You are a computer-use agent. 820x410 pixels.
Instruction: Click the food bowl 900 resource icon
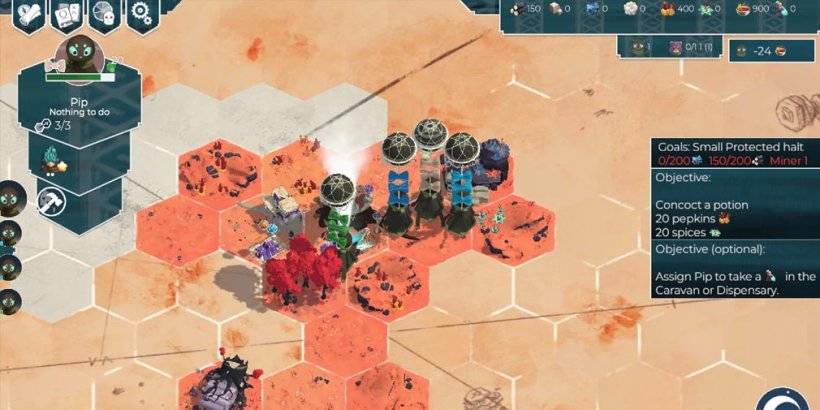point(743,9)
